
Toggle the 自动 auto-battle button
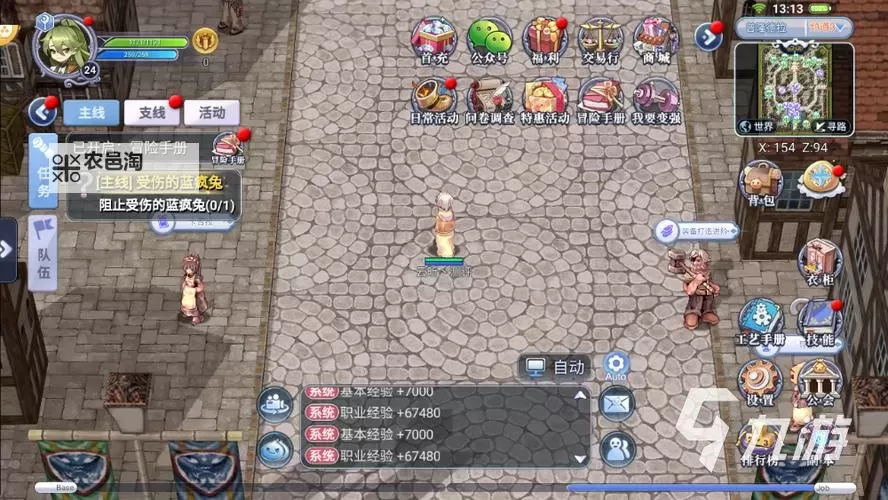click(556, 367)
